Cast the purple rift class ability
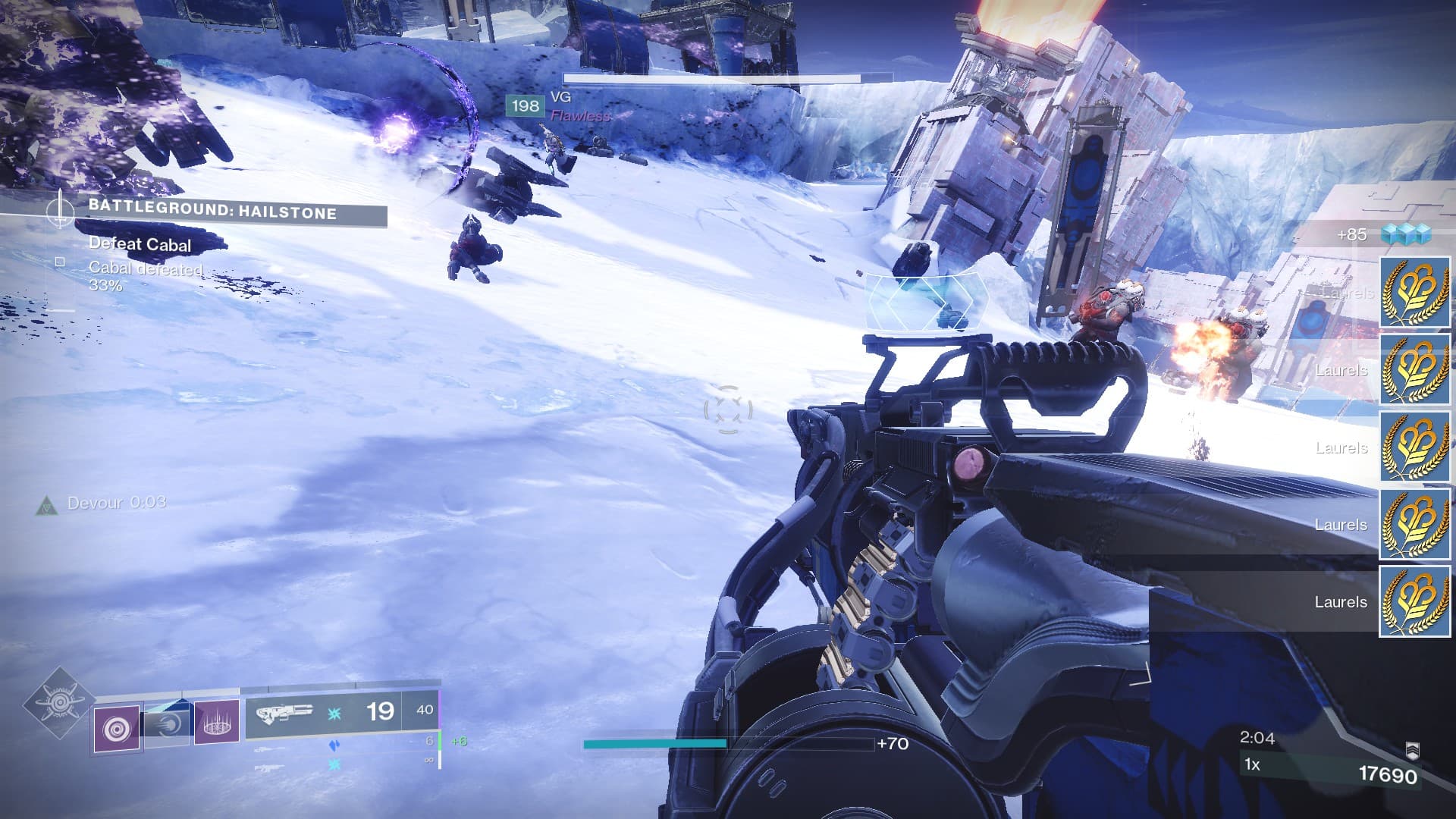The height and width of the screenshot is (819, 1456). (216, 723)
